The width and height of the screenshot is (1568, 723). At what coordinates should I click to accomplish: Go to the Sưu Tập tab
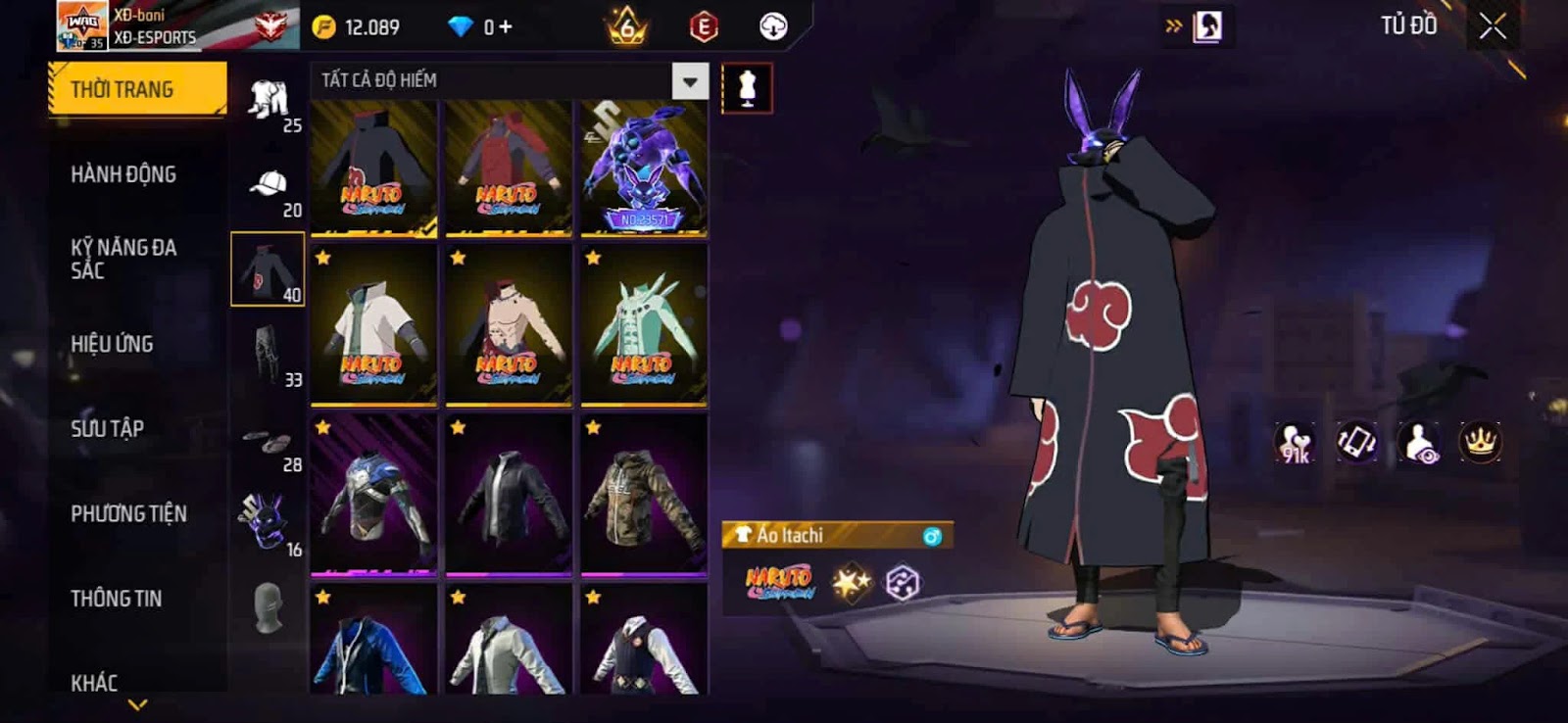(107, 428)
